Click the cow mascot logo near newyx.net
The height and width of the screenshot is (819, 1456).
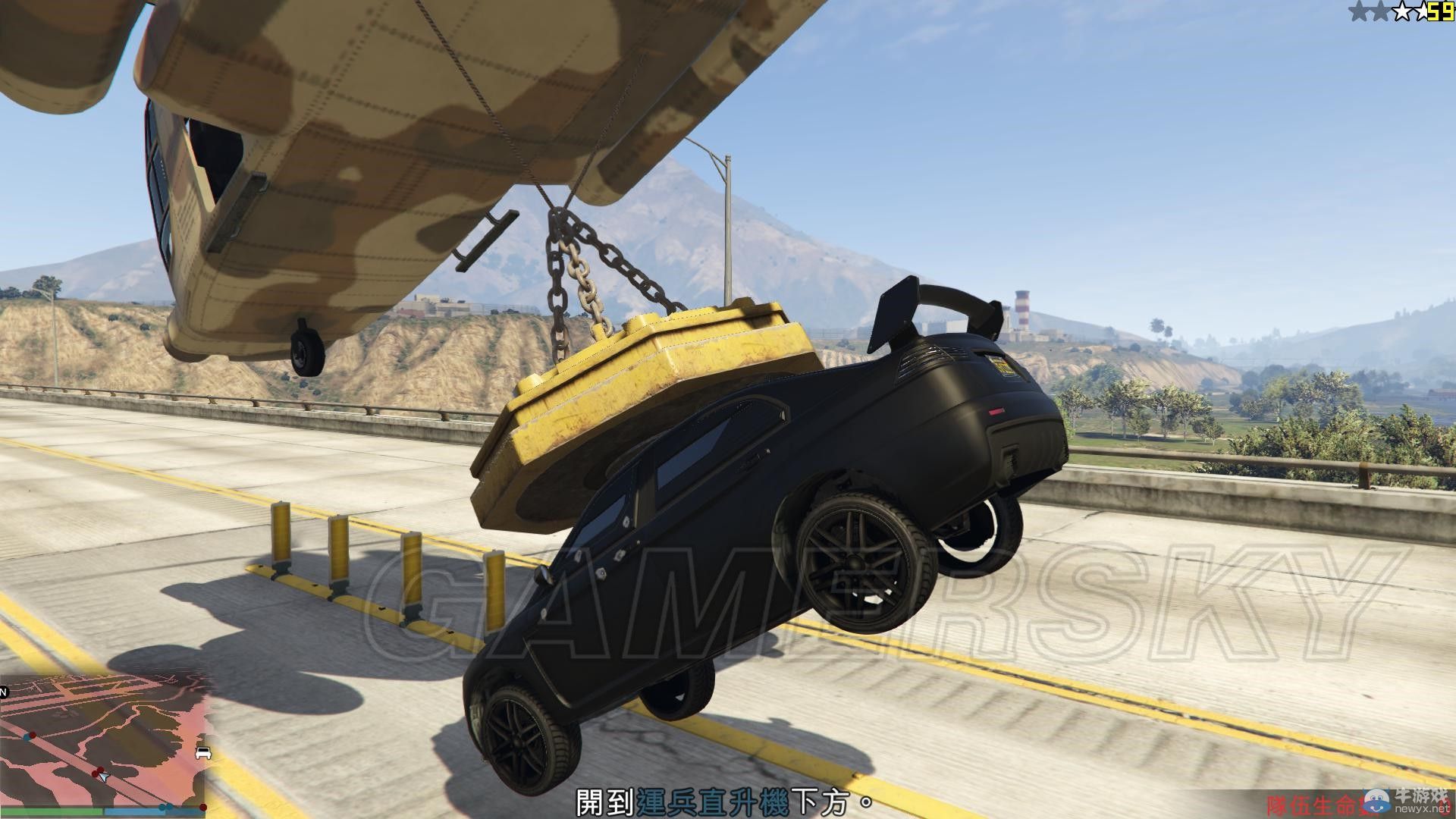tap(1376, 802)
